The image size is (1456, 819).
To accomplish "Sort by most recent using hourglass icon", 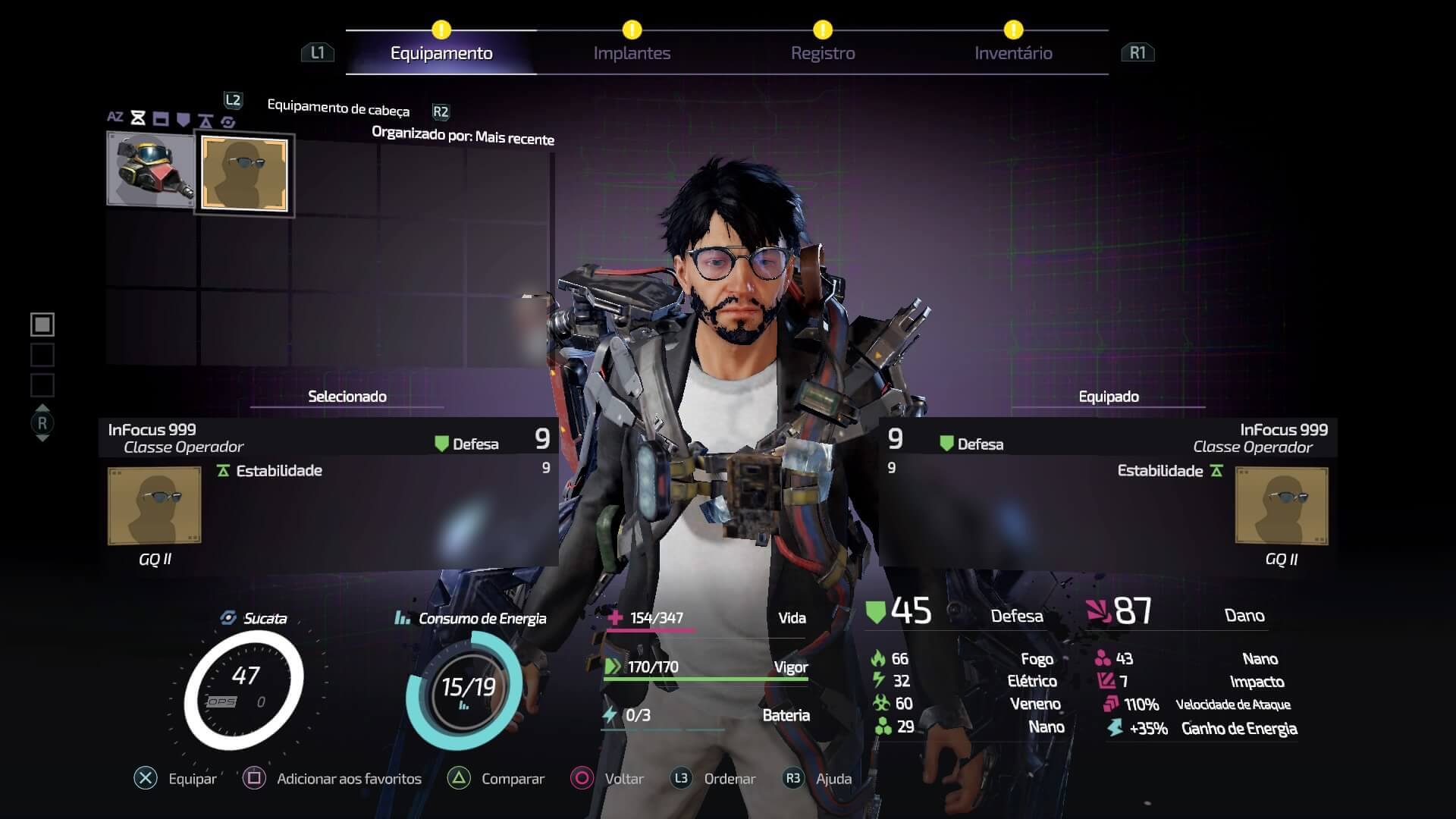I will point(138,118).
